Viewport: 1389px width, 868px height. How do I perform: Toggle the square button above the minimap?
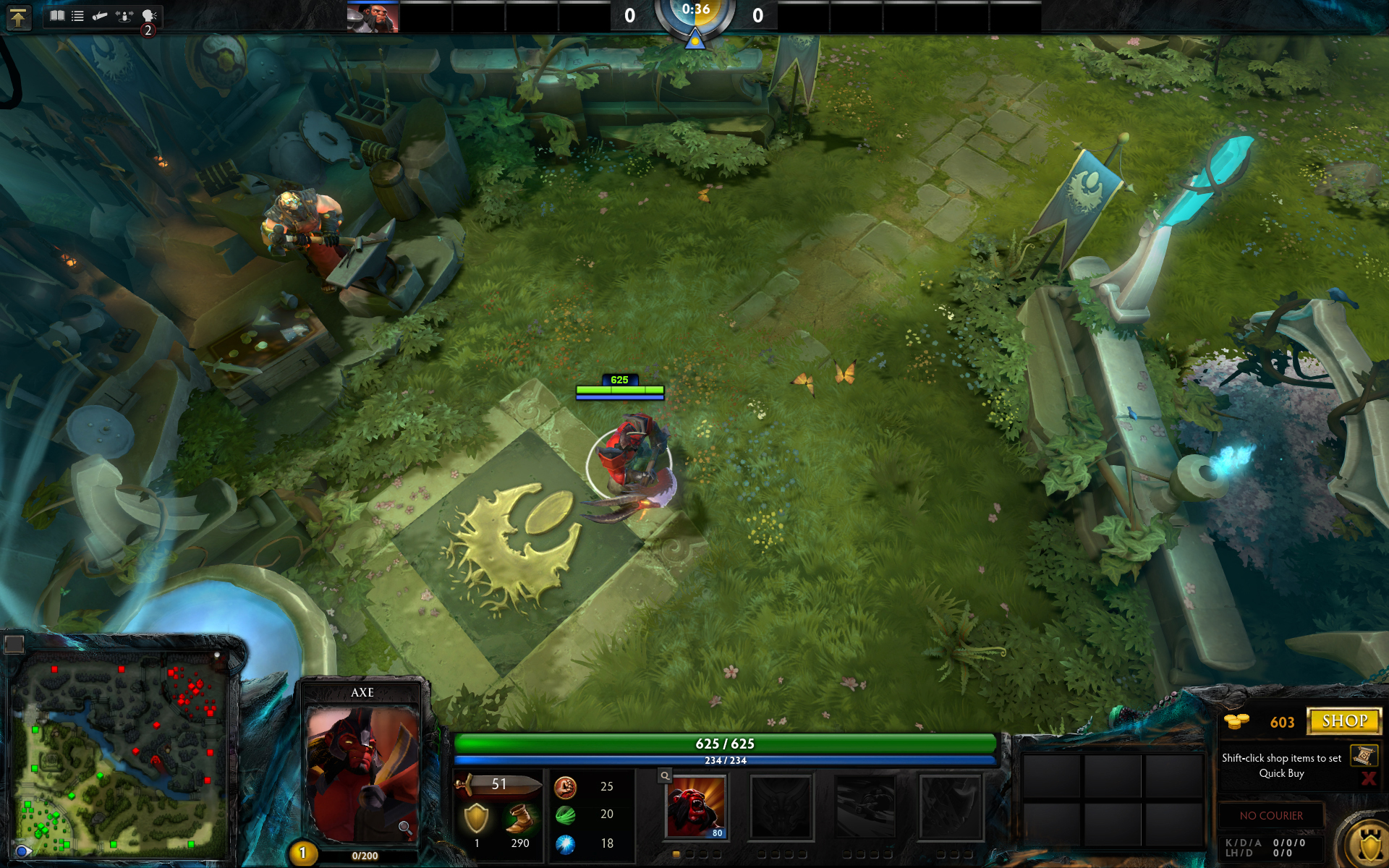(14, 643)
